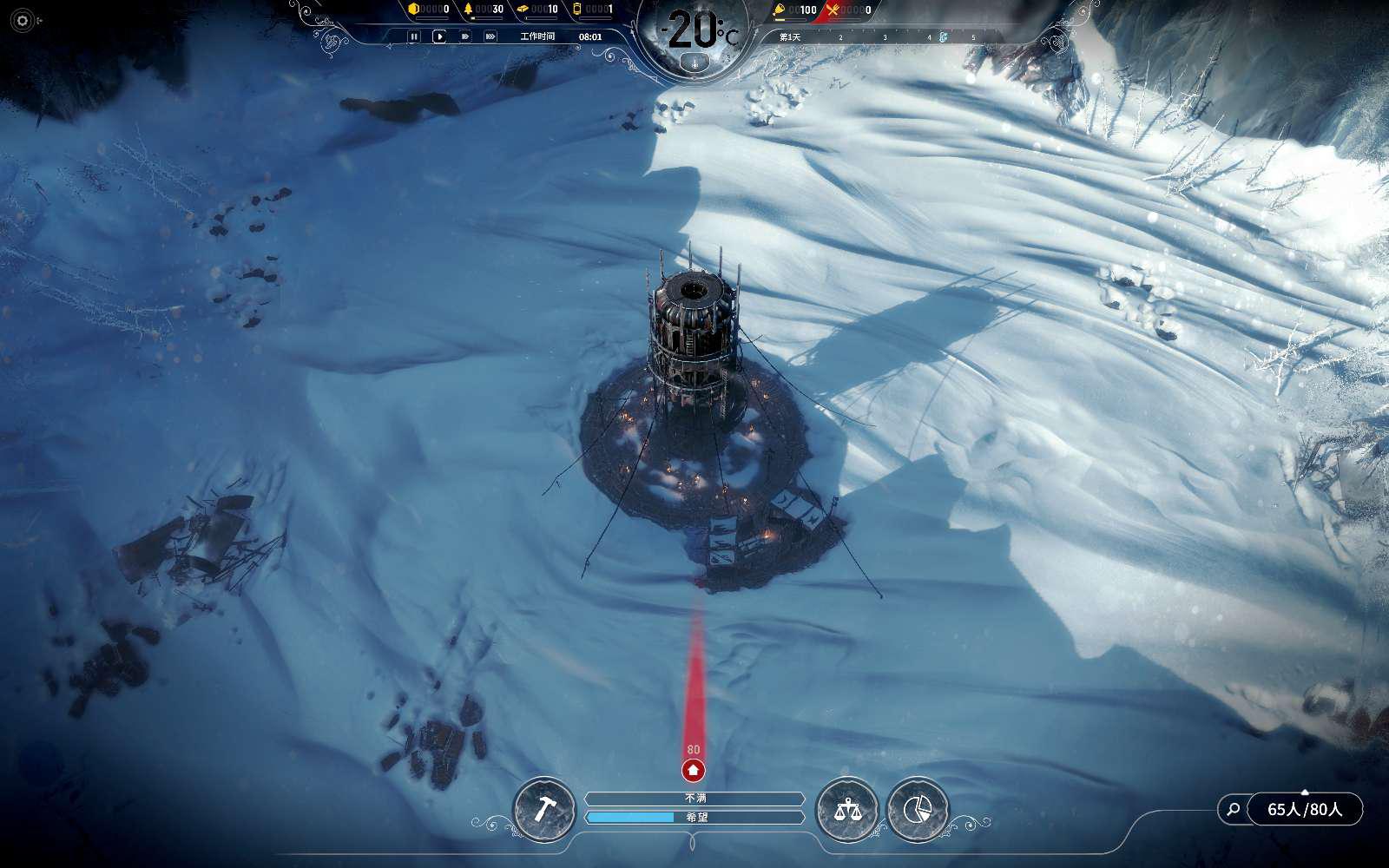
Task: Switch to triple fast-forward speed
Action: (x=490, y=36)
